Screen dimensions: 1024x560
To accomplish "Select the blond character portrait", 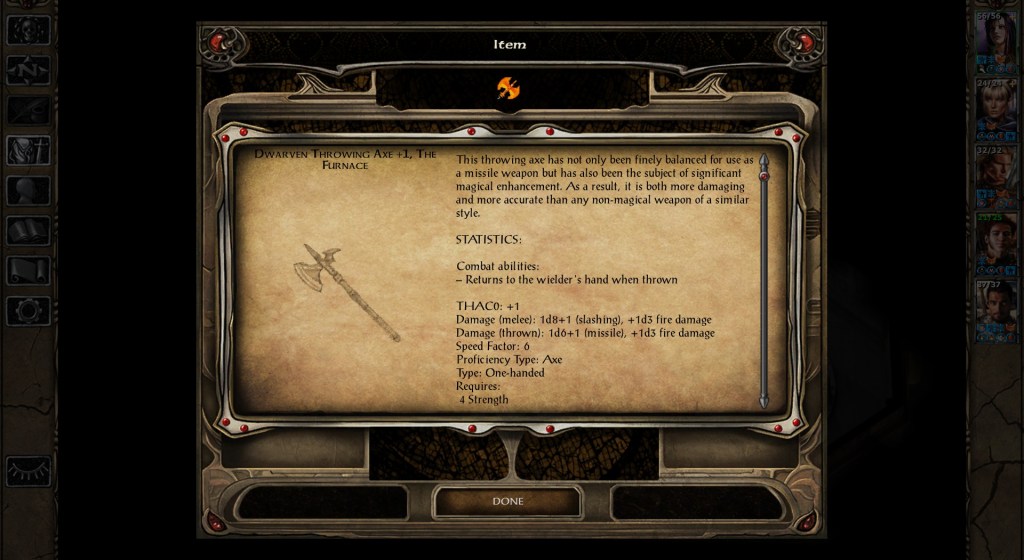I will [x=995, y=107].
